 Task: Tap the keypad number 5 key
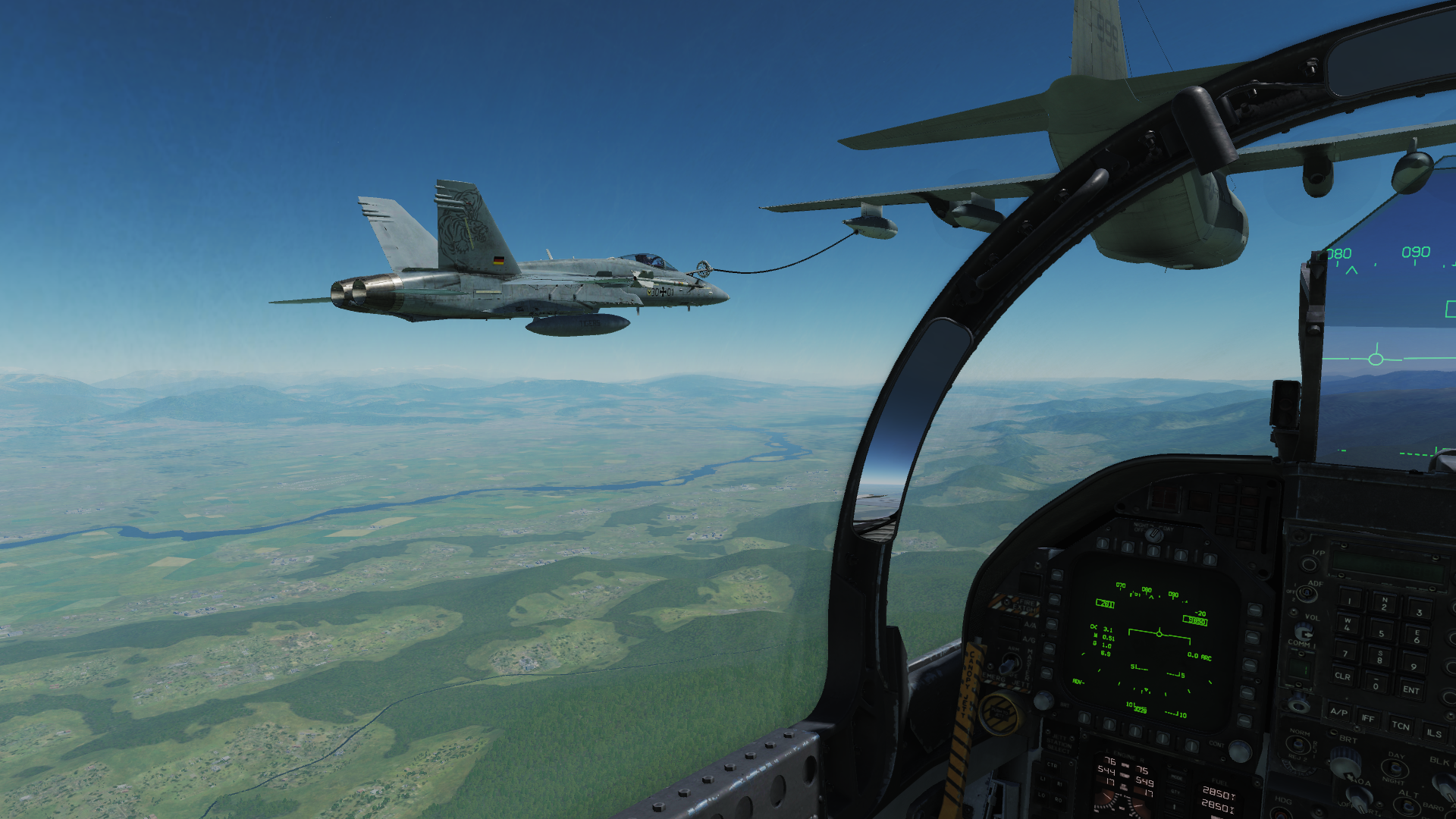point(1381,632)
